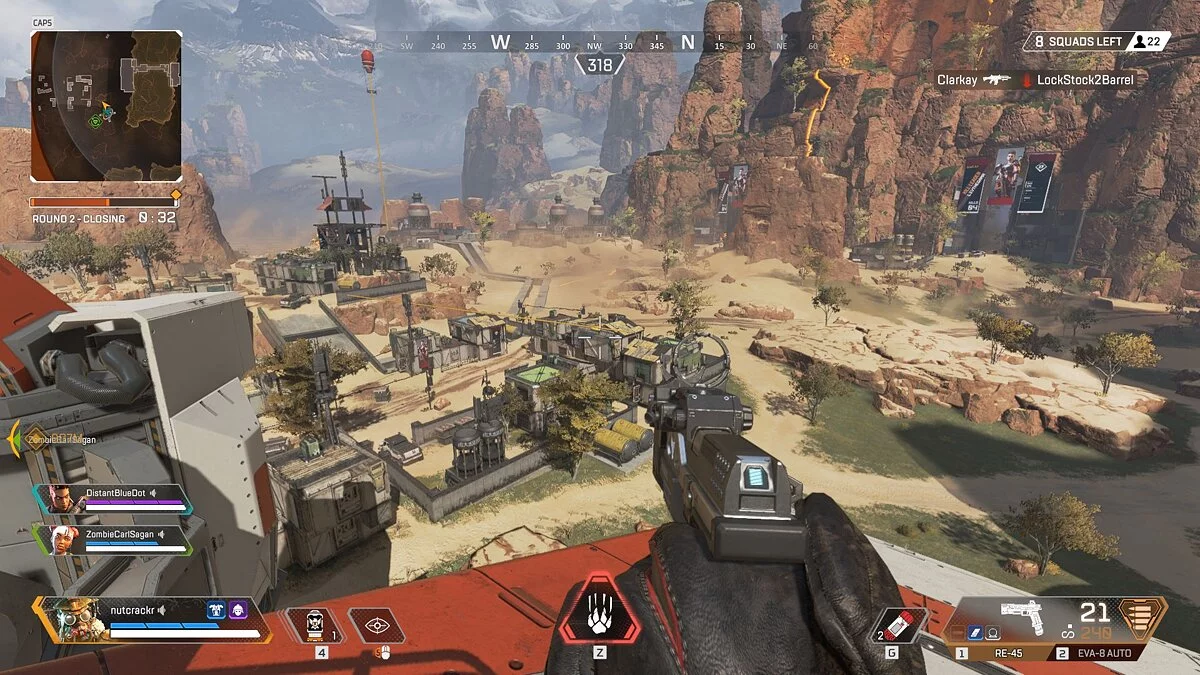Switch to the EVA-8 Auto weapon

[1105, 653]
